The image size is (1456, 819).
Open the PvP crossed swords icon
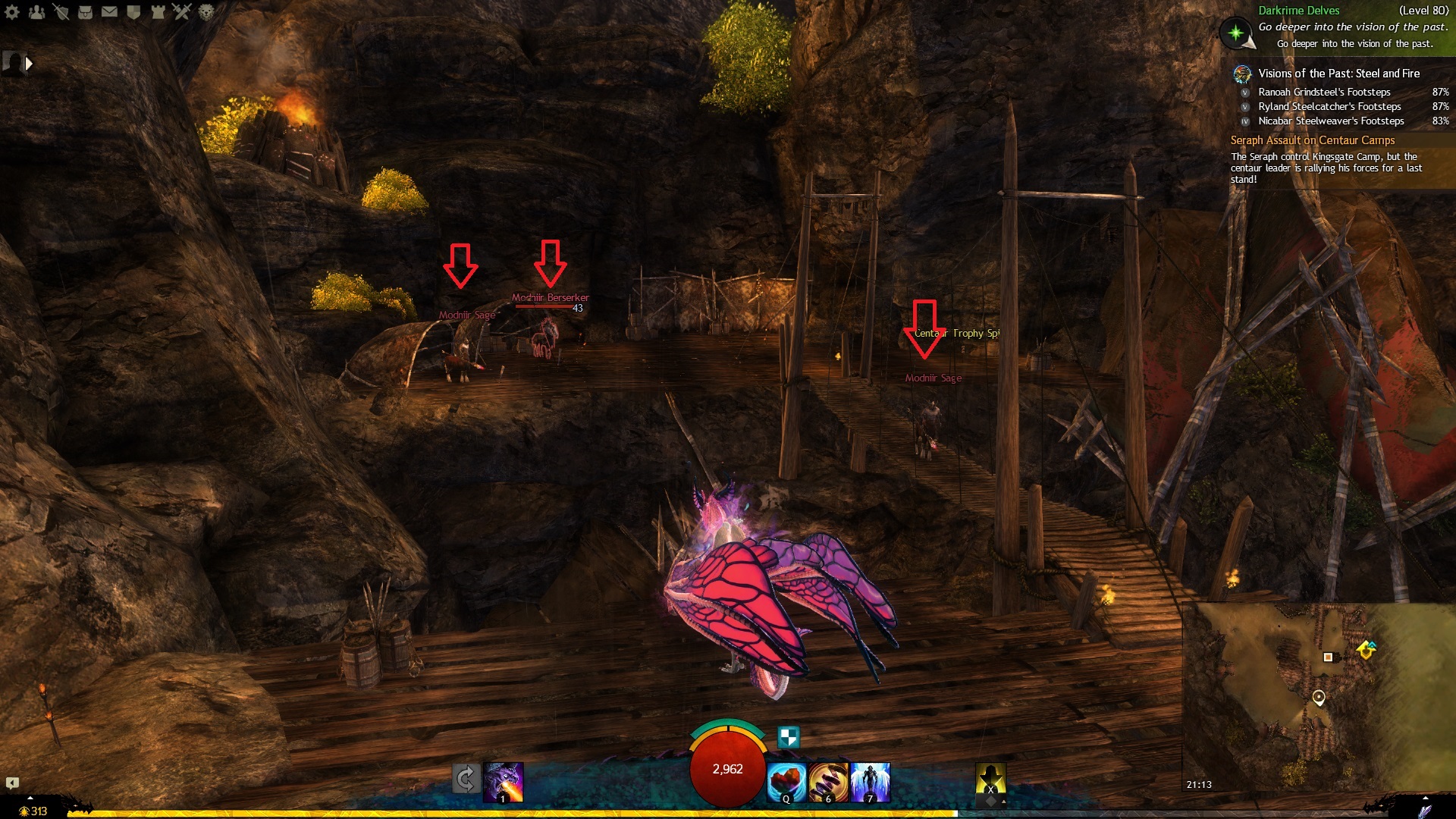tap(182, 11)
